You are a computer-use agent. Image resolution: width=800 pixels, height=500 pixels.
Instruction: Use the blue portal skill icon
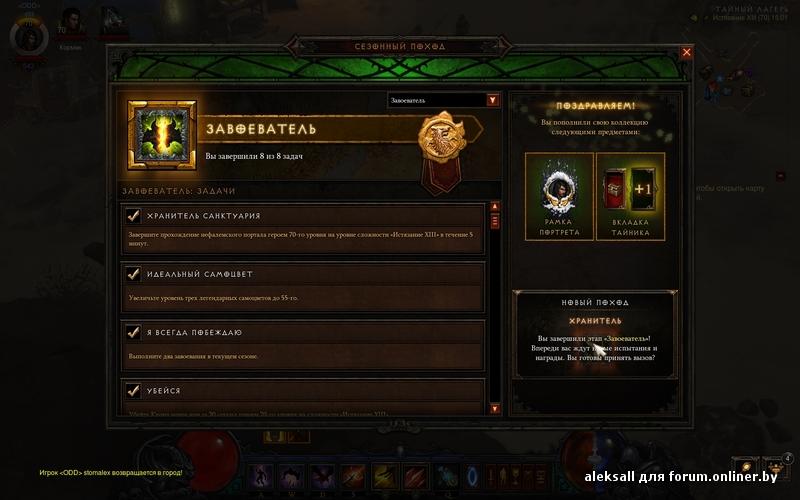pos(472,478)
